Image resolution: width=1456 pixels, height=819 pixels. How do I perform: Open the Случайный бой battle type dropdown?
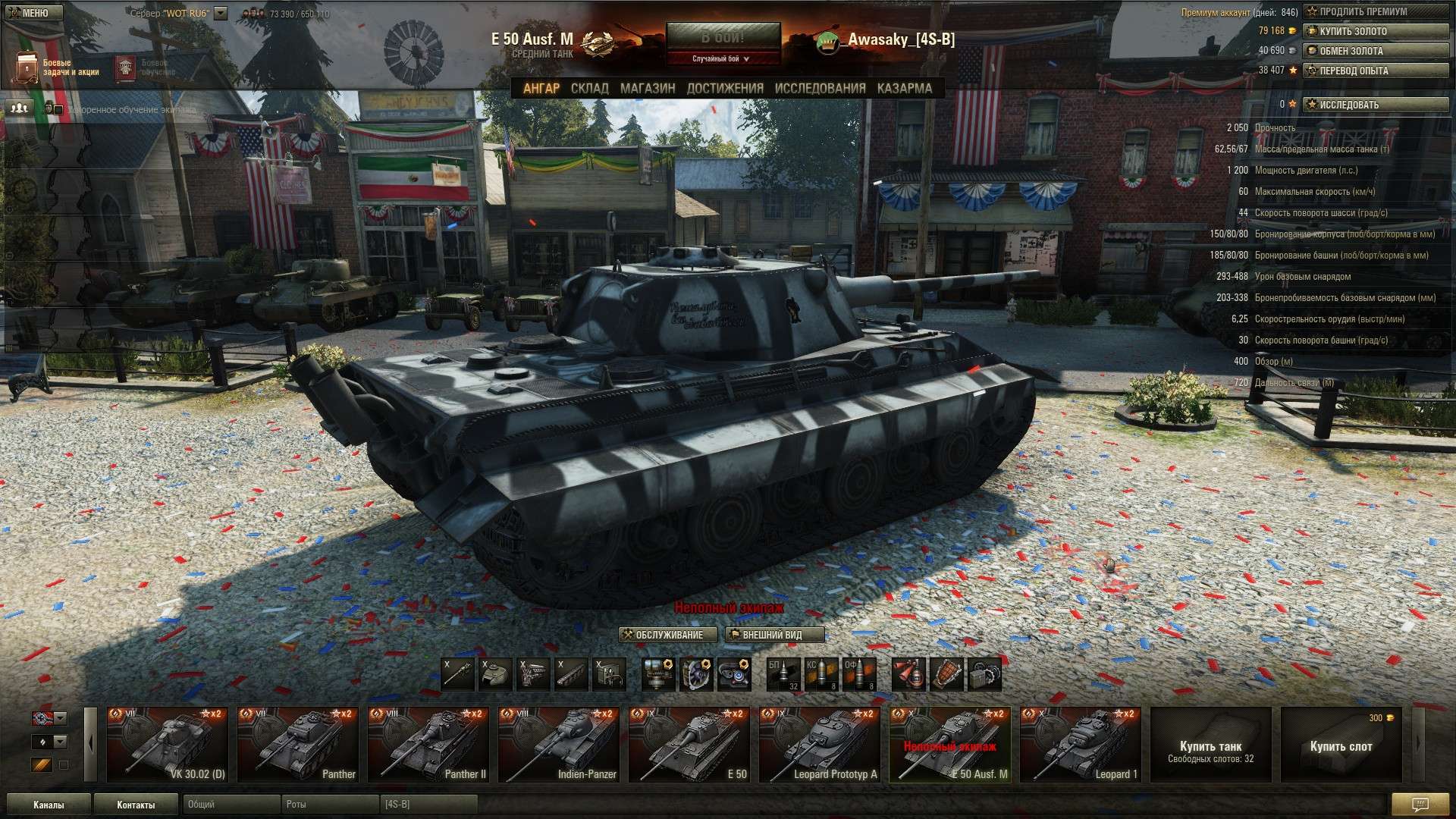pyautogui.click(x=721, y=58)
